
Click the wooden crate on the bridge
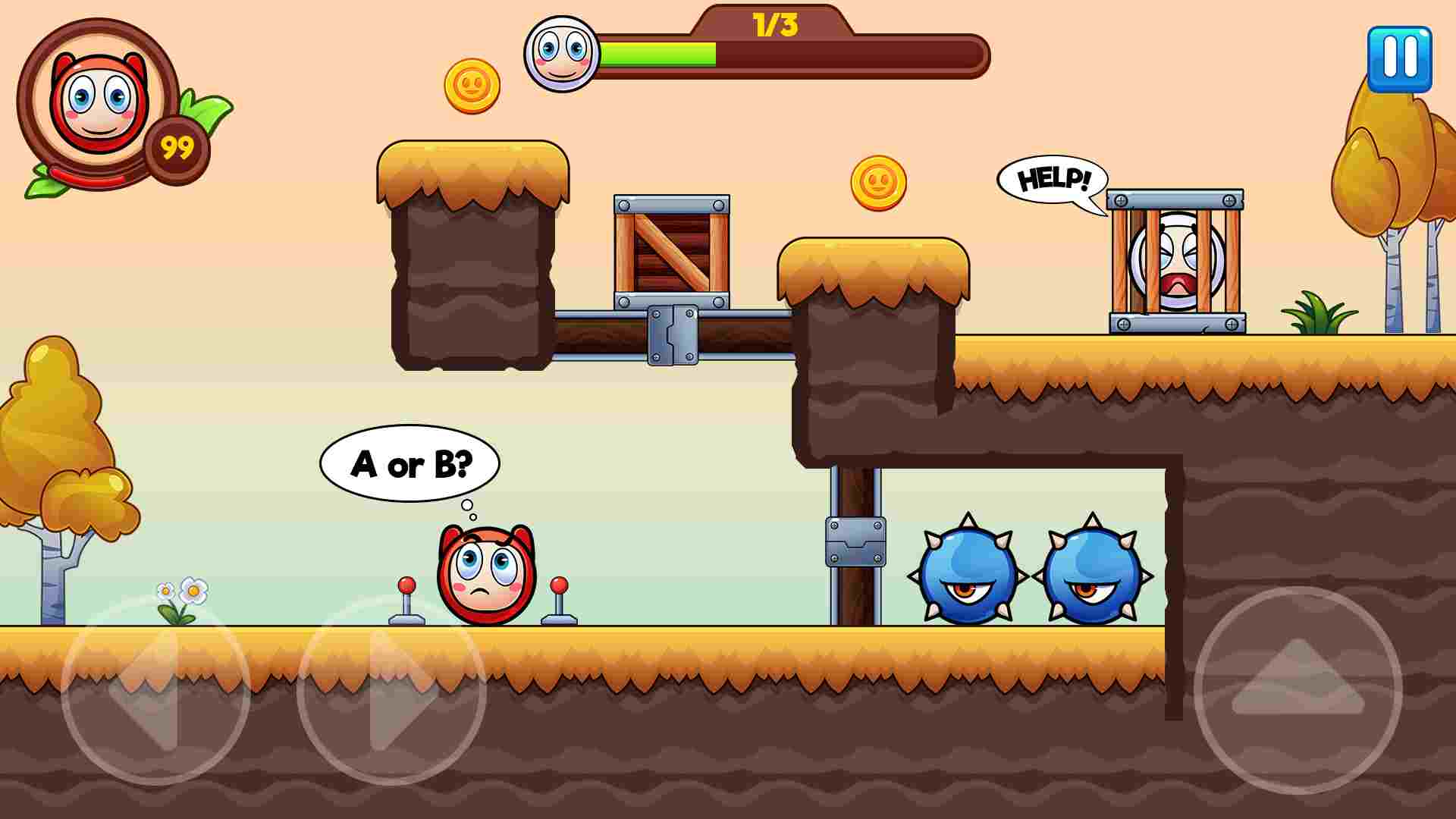pyautogui.click(x=671, y=250)
